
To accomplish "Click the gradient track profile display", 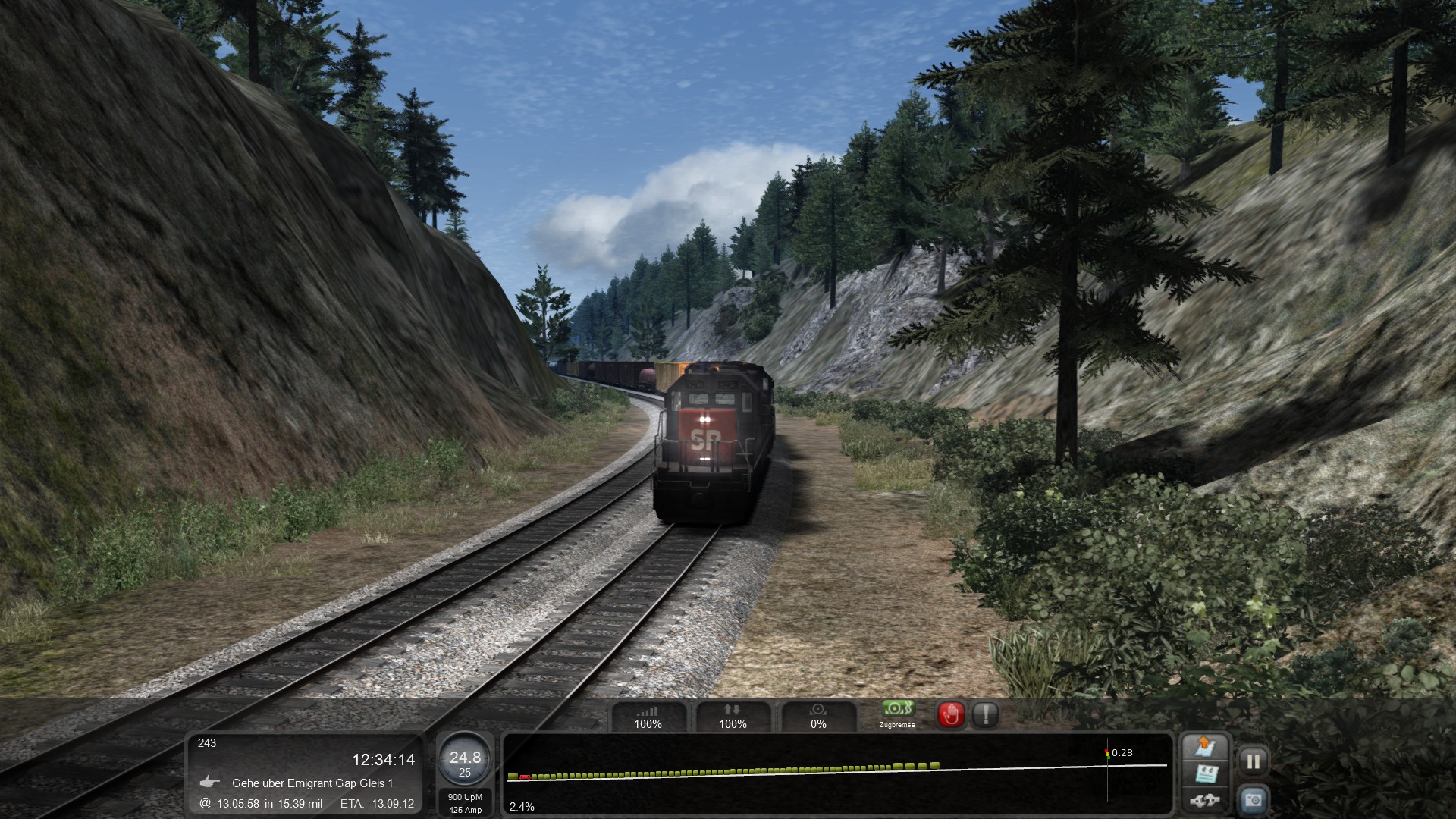I will pos(837,774).
